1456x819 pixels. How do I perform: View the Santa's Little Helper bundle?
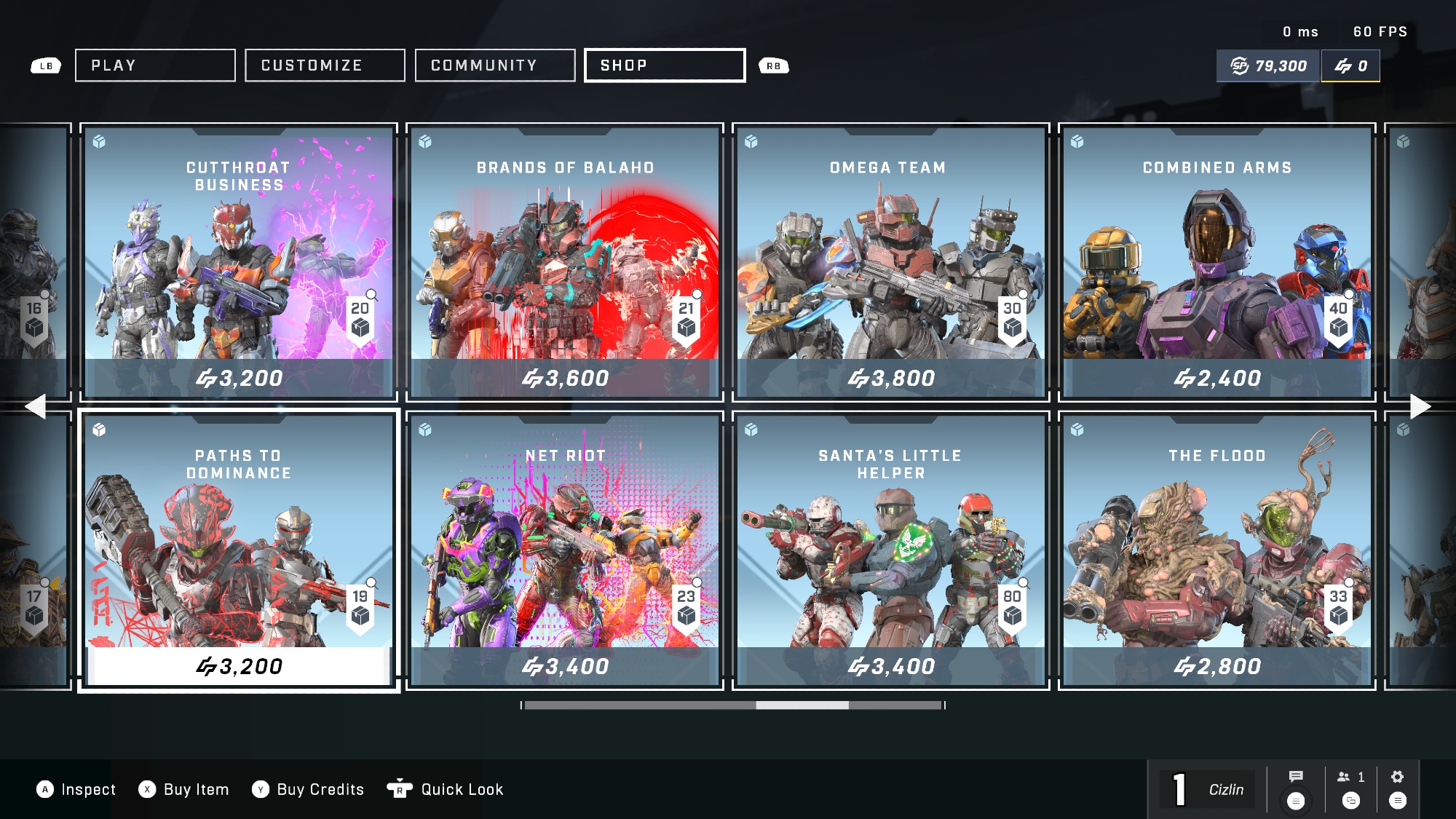pyautogui.click(x=890, y=550)
